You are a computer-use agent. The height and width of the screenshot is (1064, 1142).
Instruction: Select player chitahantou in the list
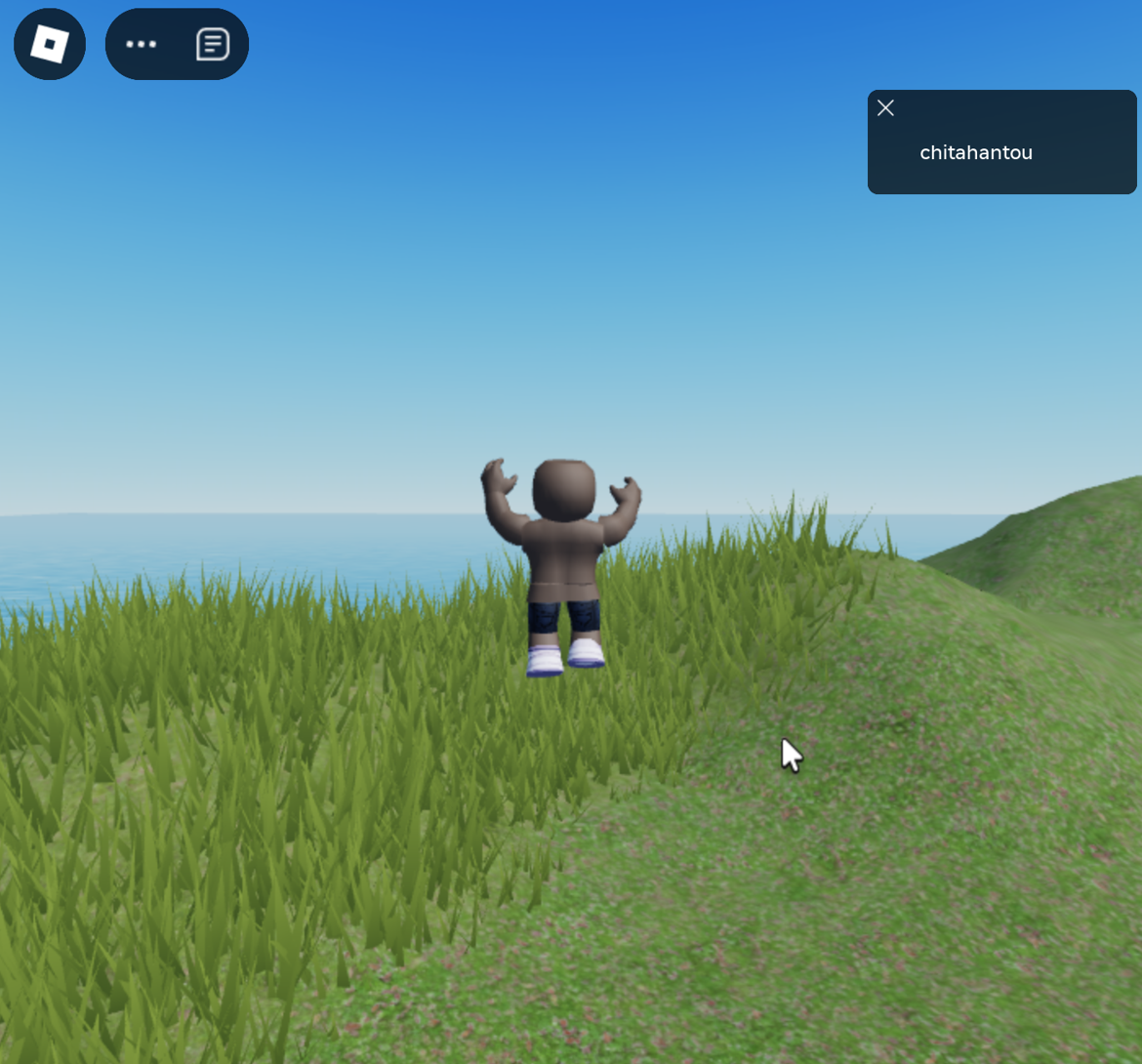(x=976, y=152)
